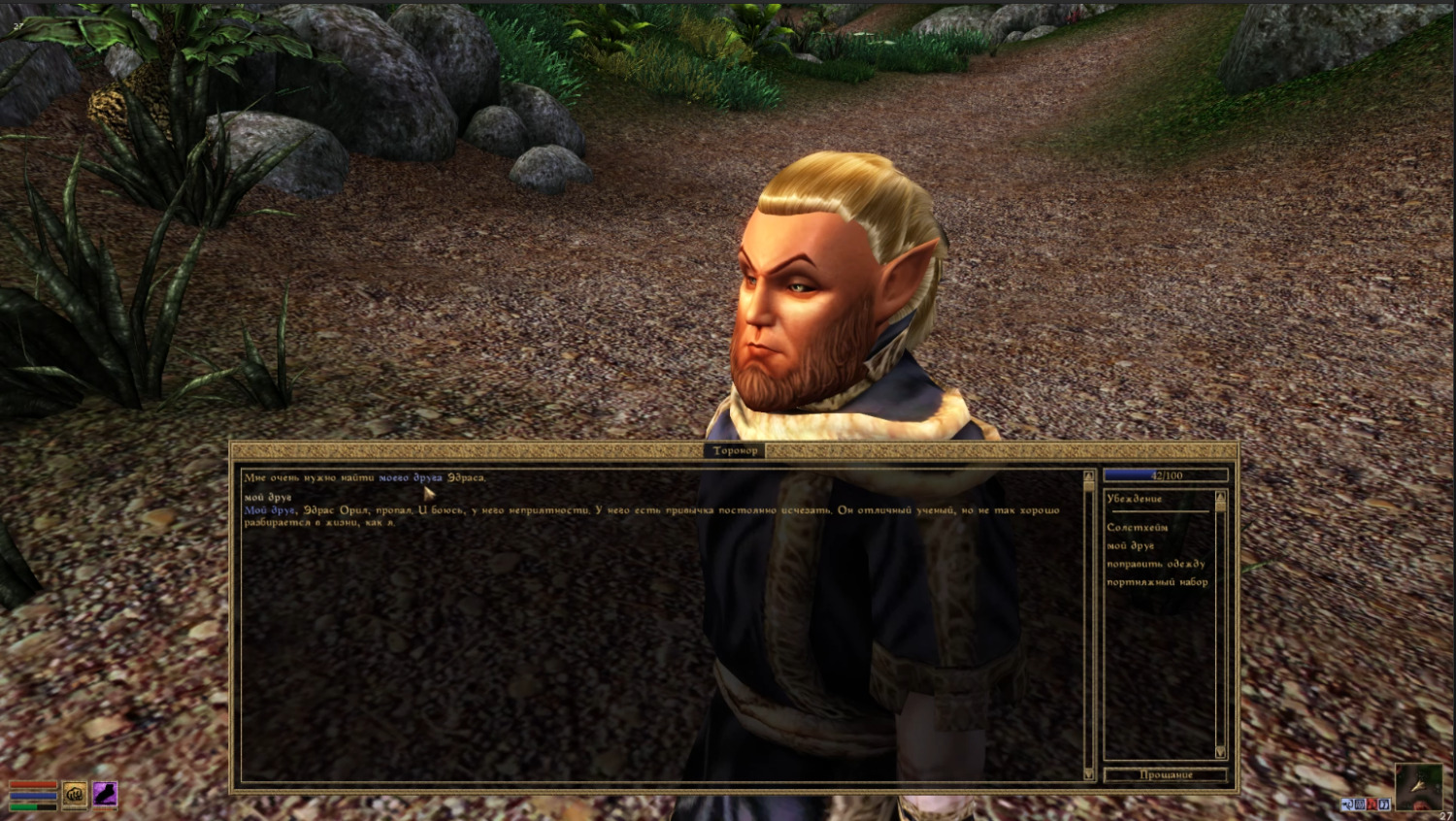Click the dialogue history scroll-up arrow
This screenshot has height=821, width=1456.
tap(1088, 476)
